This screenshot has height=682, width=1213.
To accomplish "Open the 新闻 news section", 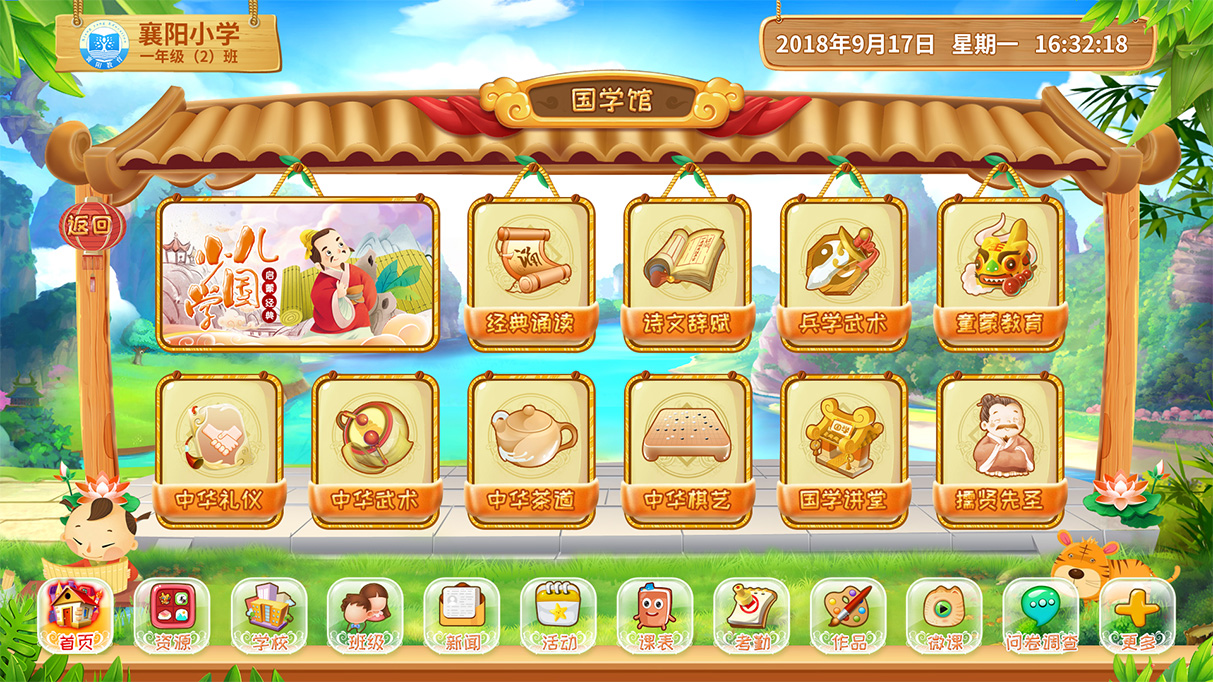I will coord(461,615).
